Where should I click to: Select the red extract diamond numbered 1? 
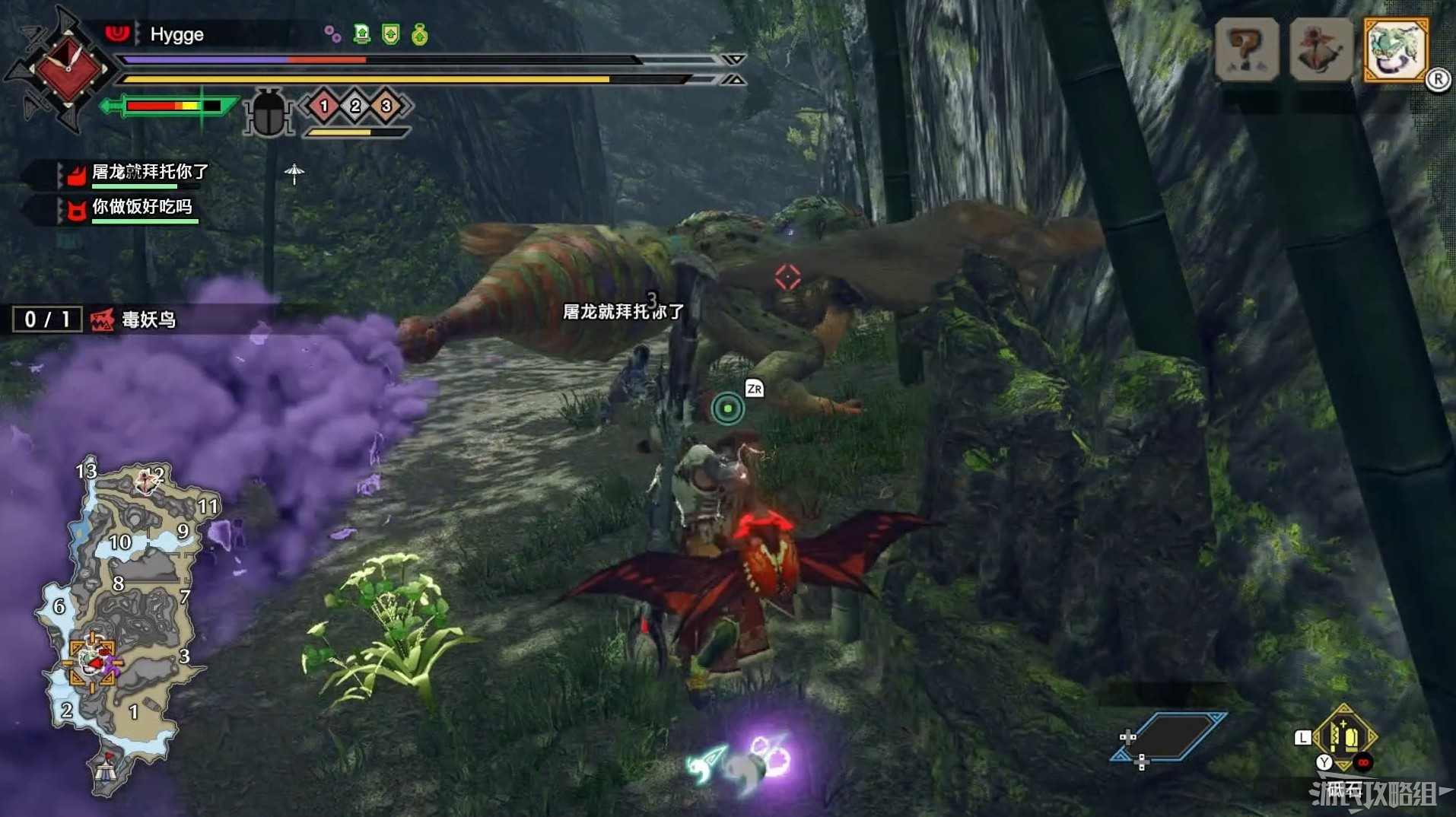click(324, 106)
